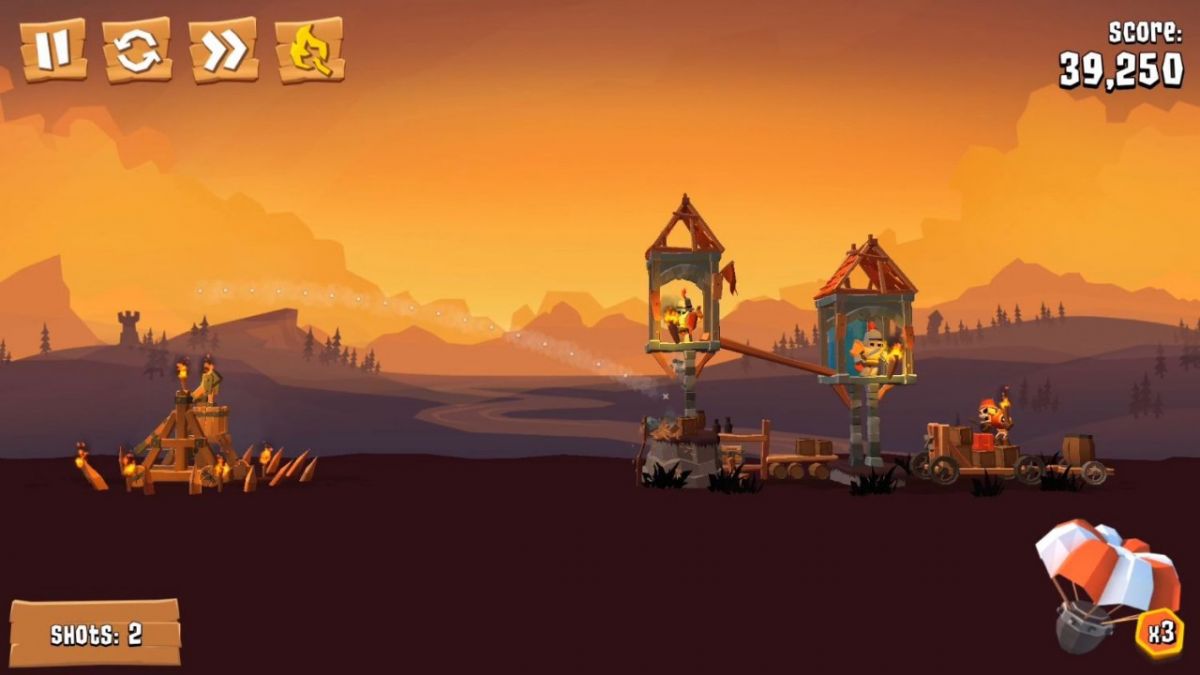The height and width of the screenshot is (675, 1200).
Task: Pause the game with the pause button
Action: (52, 50)
